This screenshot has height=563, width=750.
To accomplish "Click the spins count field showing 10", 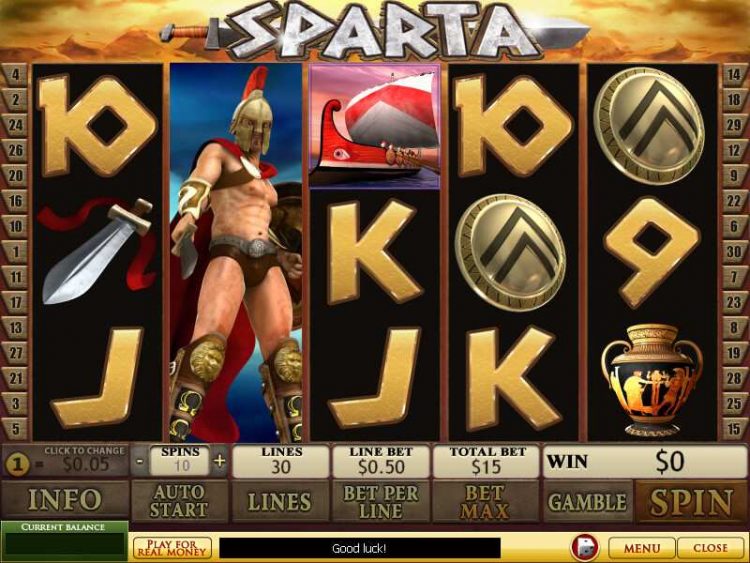I will point(180,467).
